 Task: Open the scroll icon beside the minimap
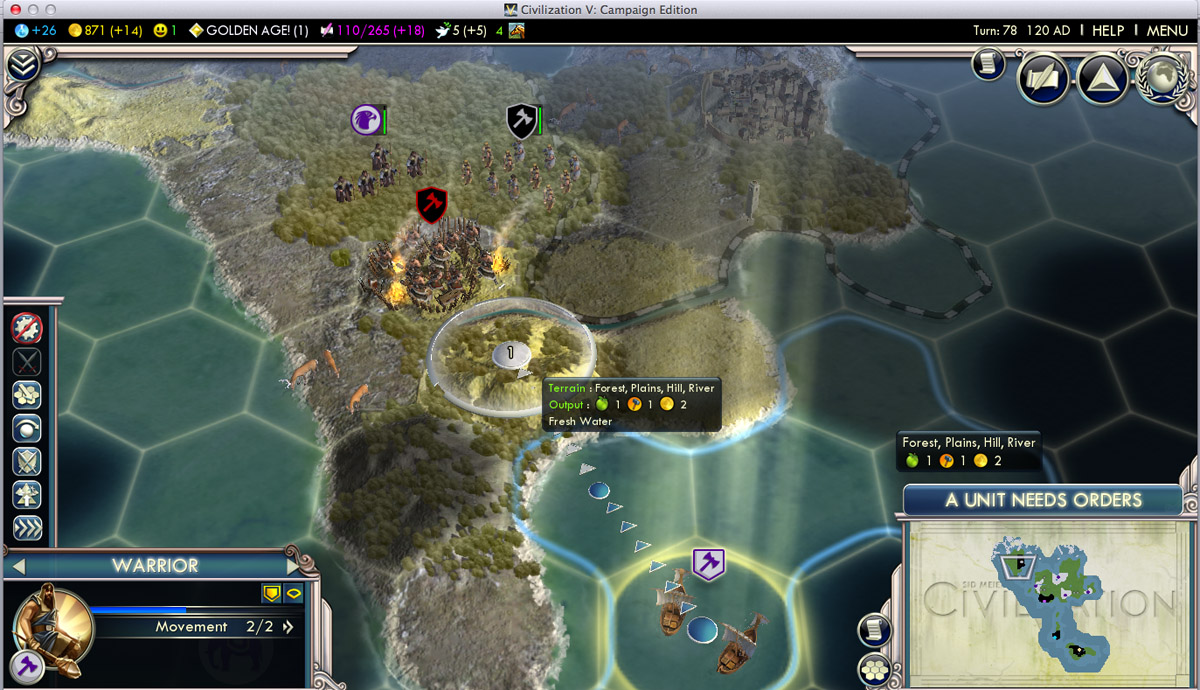click(x=875, y=629)
